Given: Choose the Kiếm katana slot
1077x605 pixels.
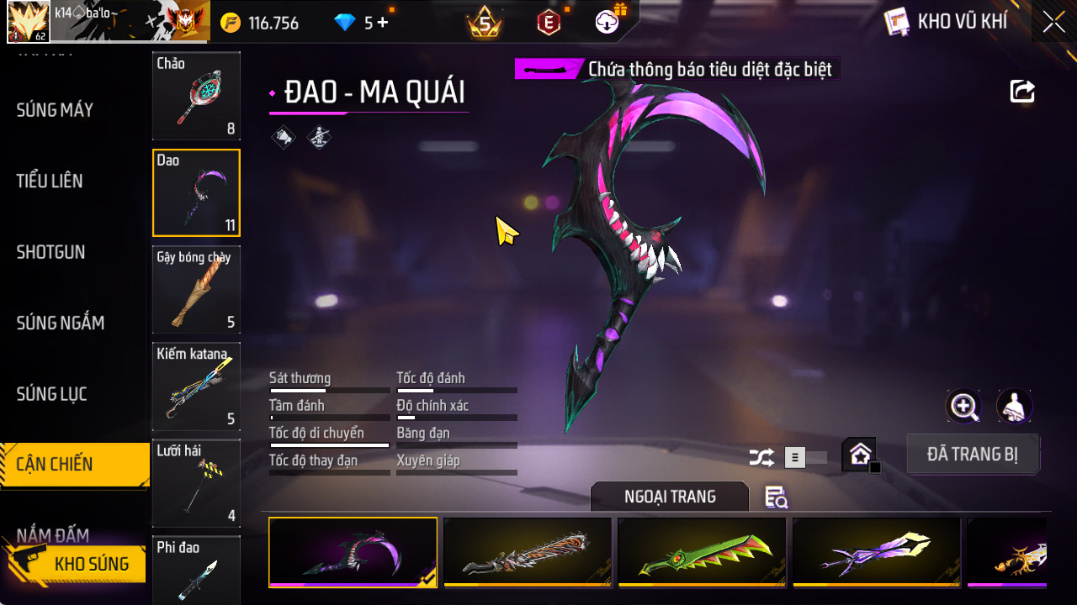Looking at the screenshot, I should pyautogui.click(x=196, y=386).
